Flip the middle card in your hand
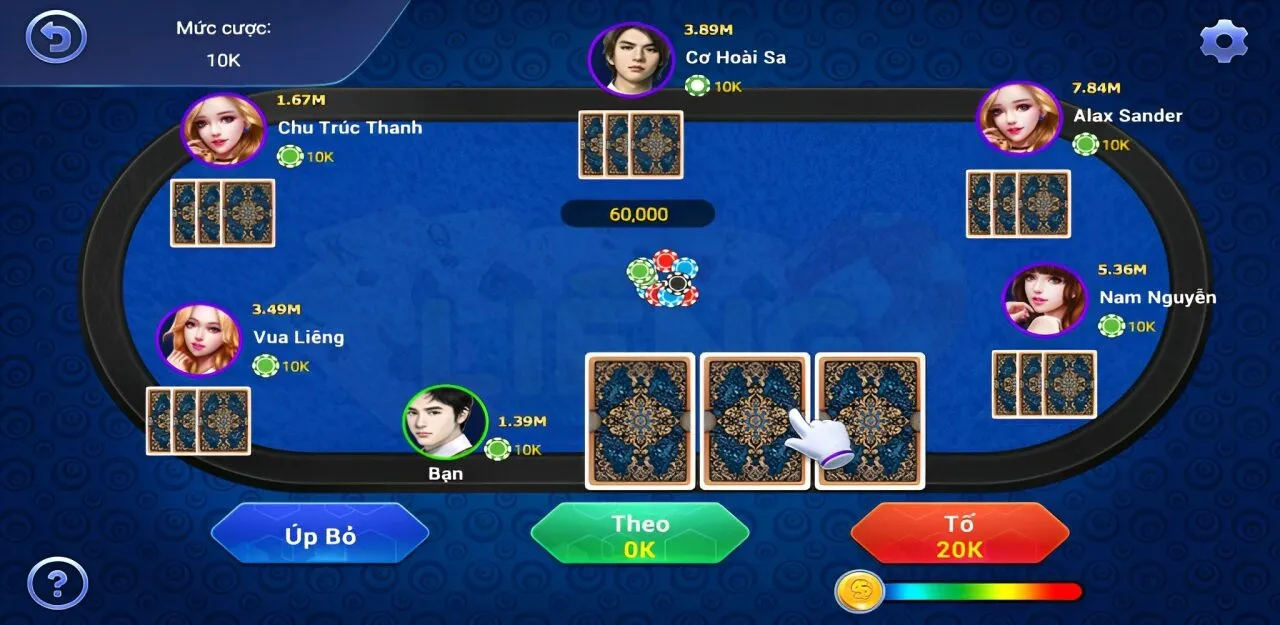This screenshot has height=625, width=1280. point(754,420)
